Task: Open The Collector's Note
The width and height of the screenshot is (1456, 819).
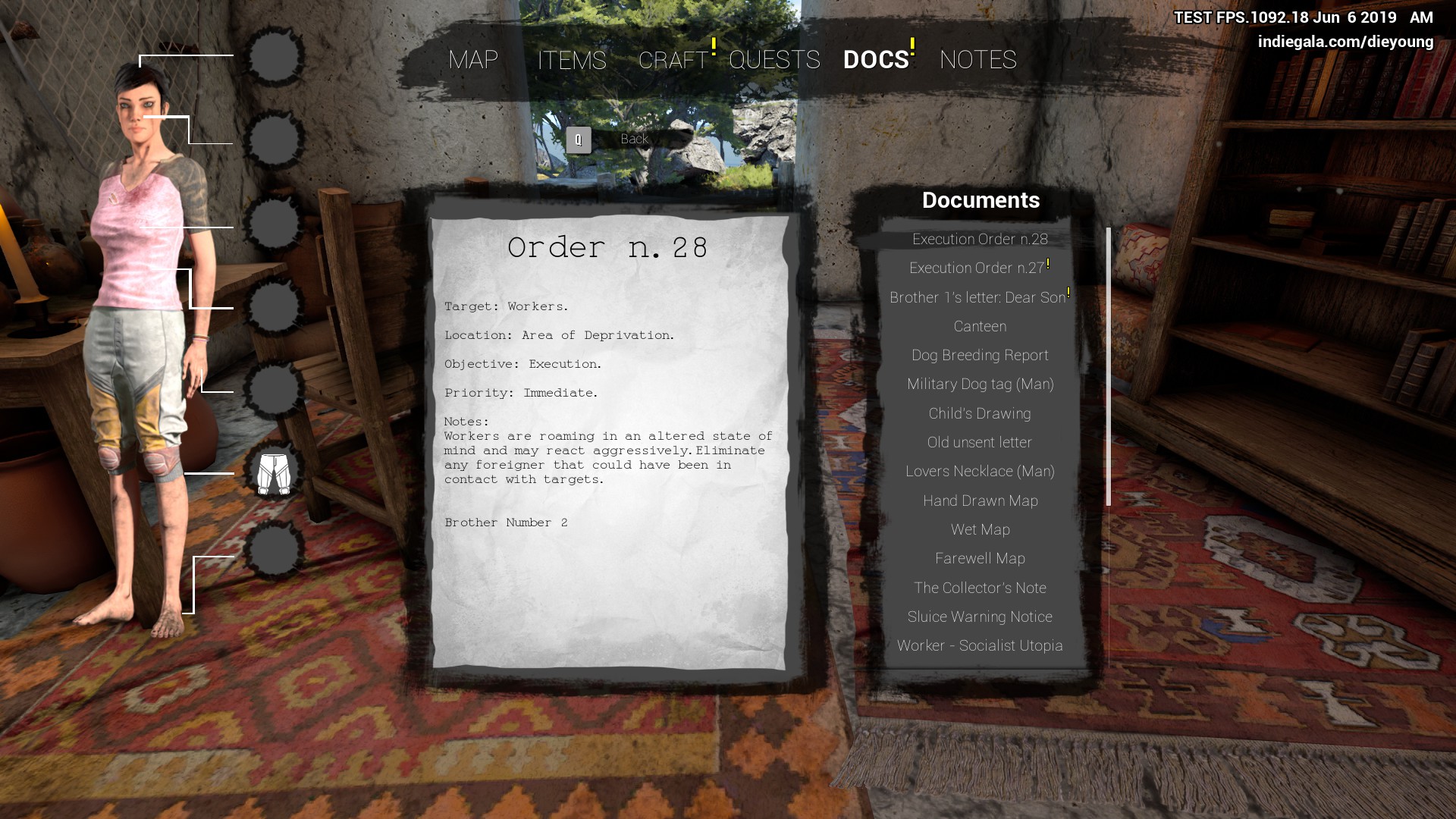Action: 980,588
